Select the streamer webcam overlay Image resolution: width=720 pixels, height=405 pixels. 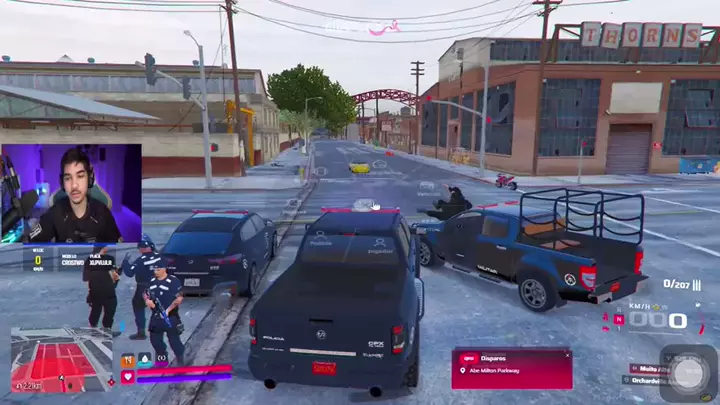point(71,194)
